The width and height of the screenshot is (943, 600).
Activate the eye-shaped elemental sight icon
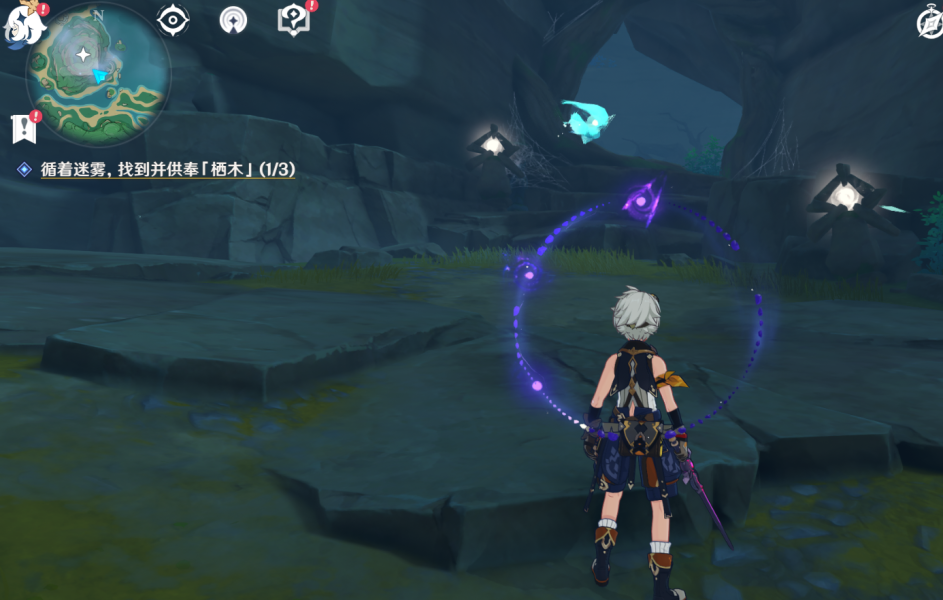173,20
